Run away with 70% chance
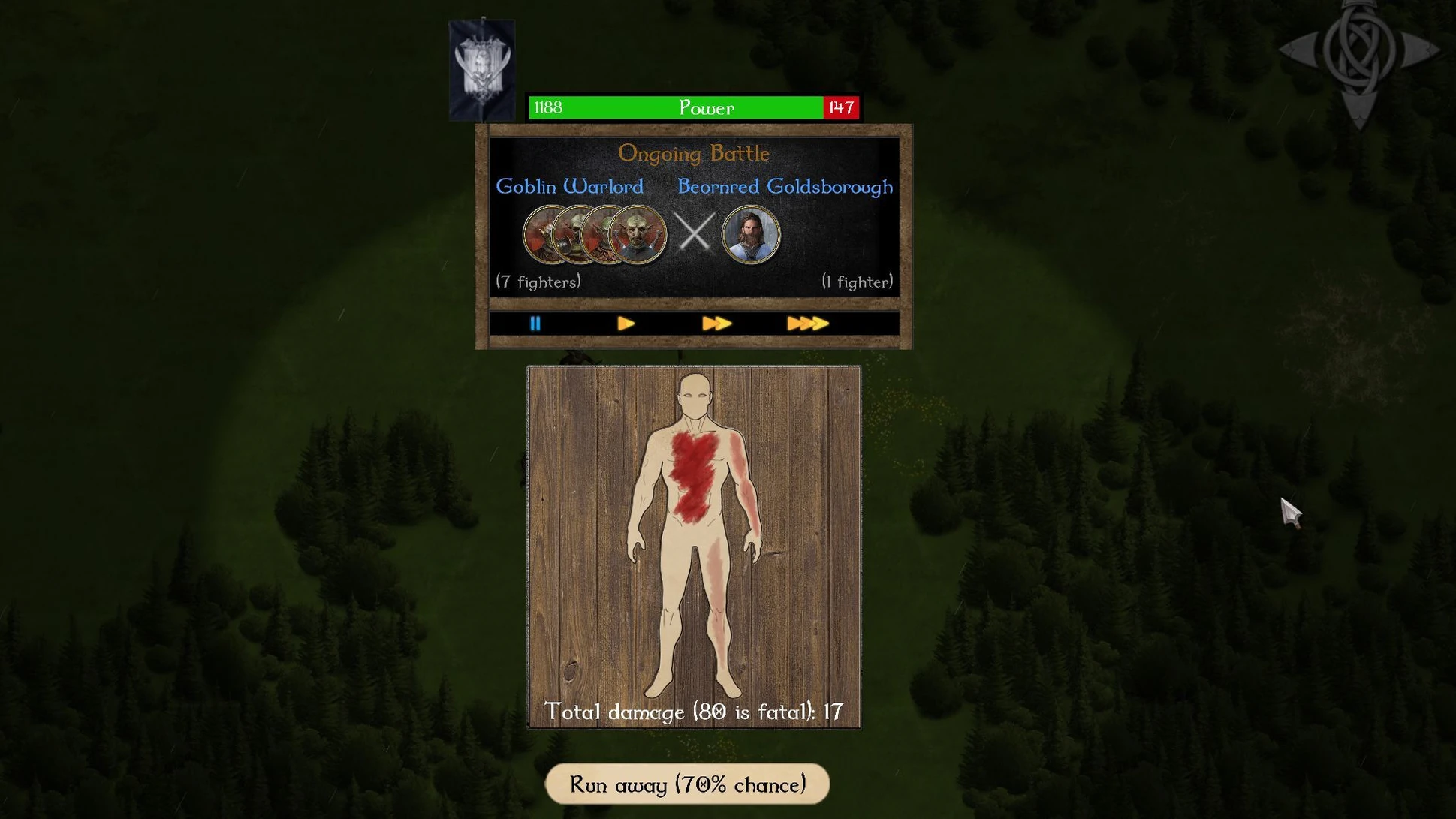The image size is (1456, 819). (x=687, y=784)
